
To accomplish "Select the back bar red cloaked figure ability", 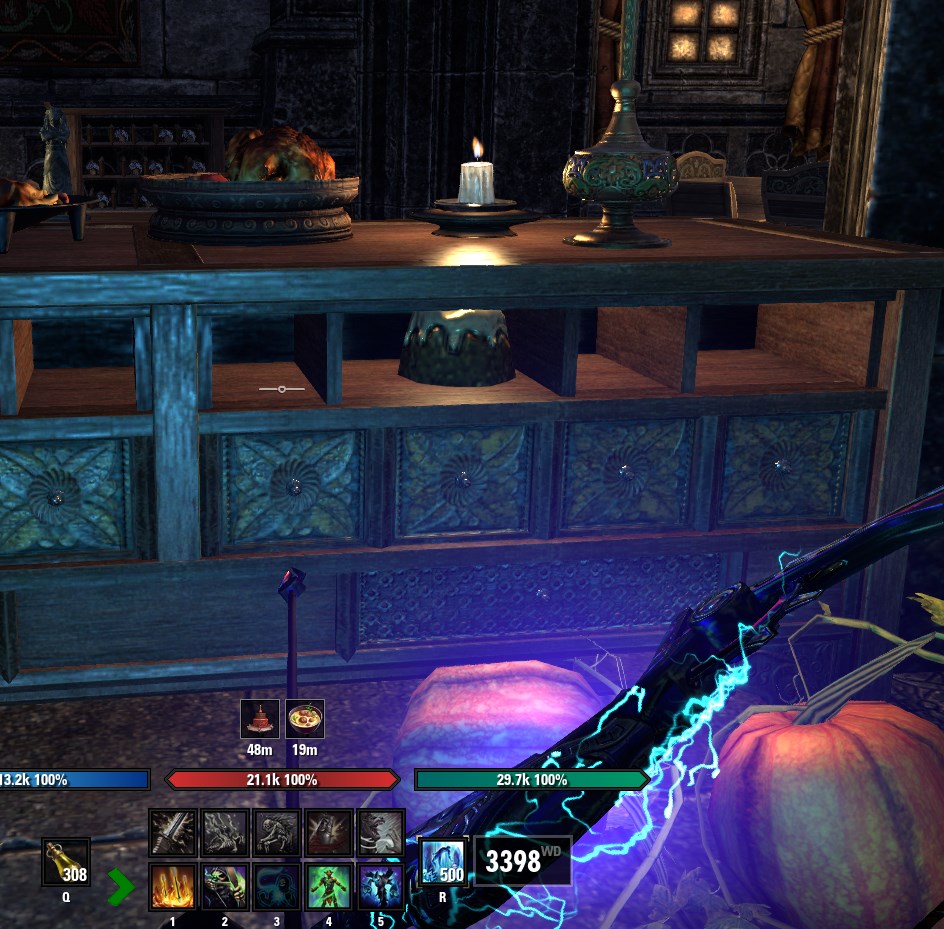I will (x=328, y=833).
